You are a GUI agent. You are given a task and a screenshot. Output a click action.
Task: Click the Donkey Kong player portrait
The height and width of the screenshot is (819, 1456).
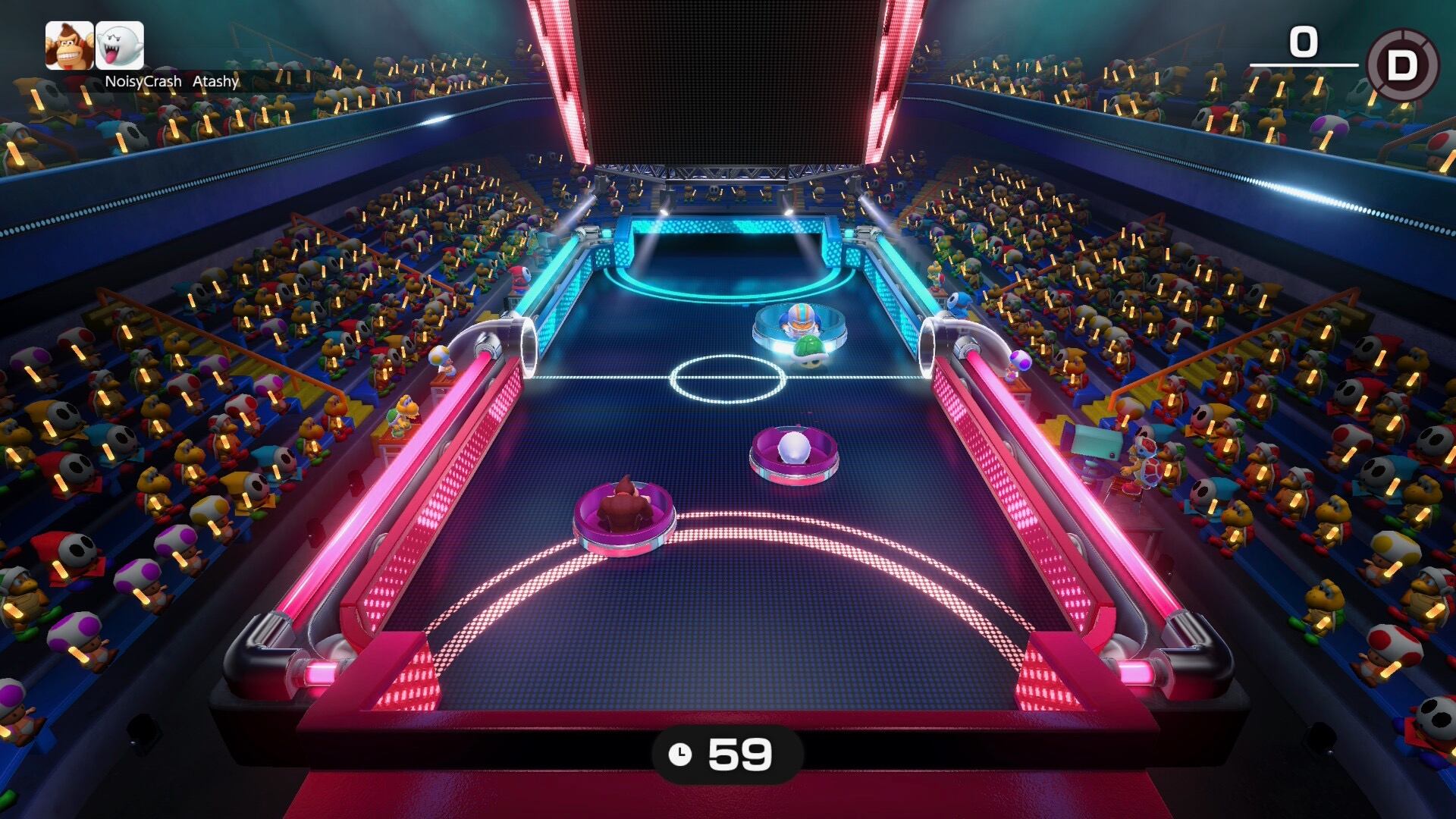click(x=69, y=45)
